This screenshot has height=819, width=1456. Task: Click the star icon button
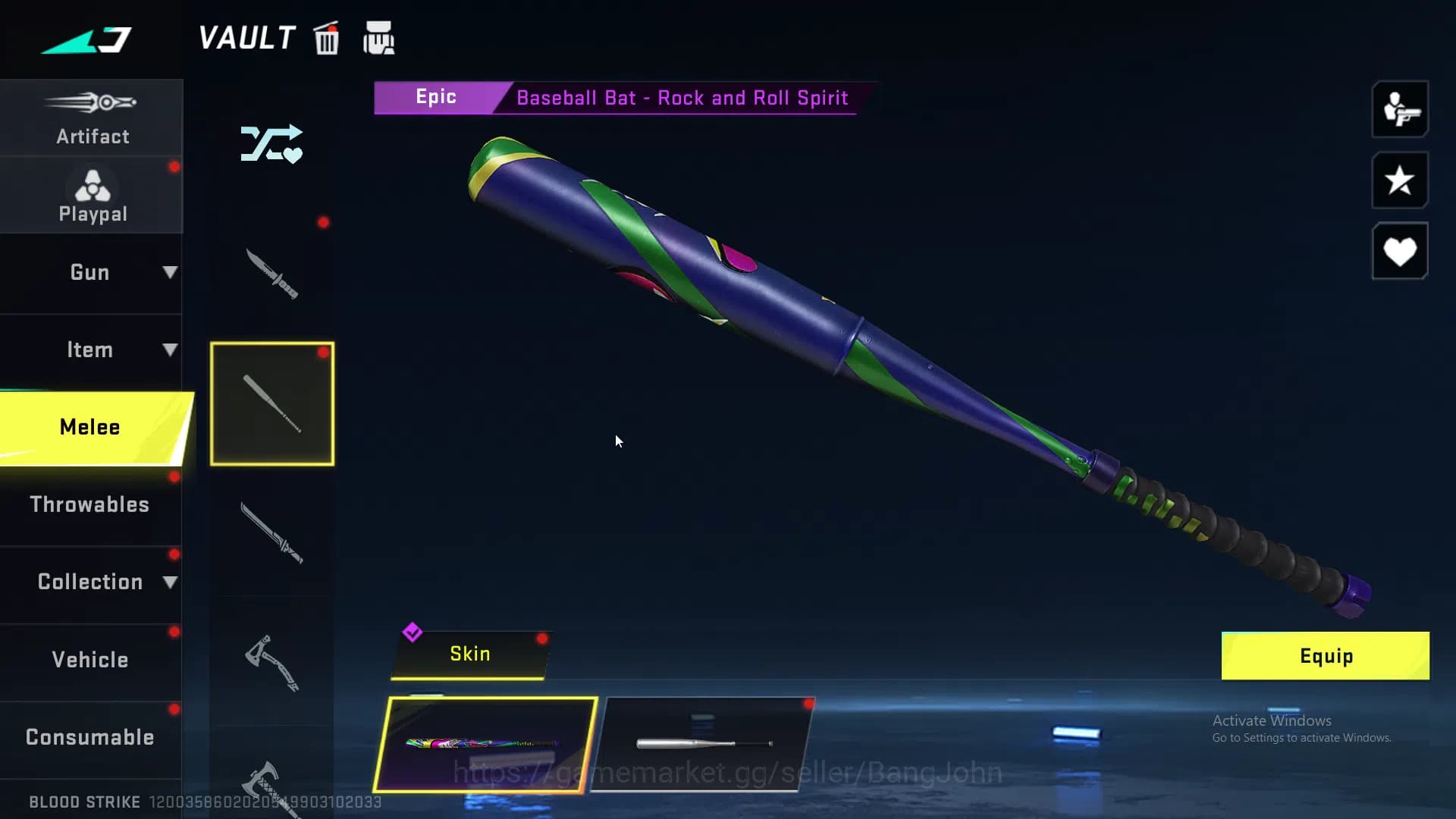[1399, 180]
